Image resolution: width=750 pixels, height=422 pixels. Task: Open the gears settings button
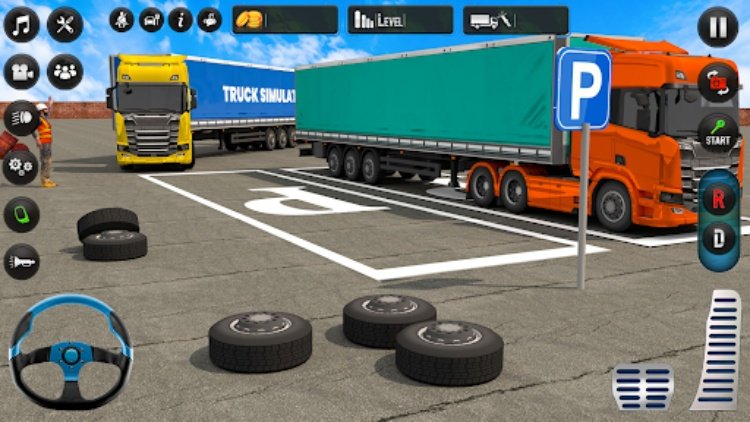tap(19, 166)
